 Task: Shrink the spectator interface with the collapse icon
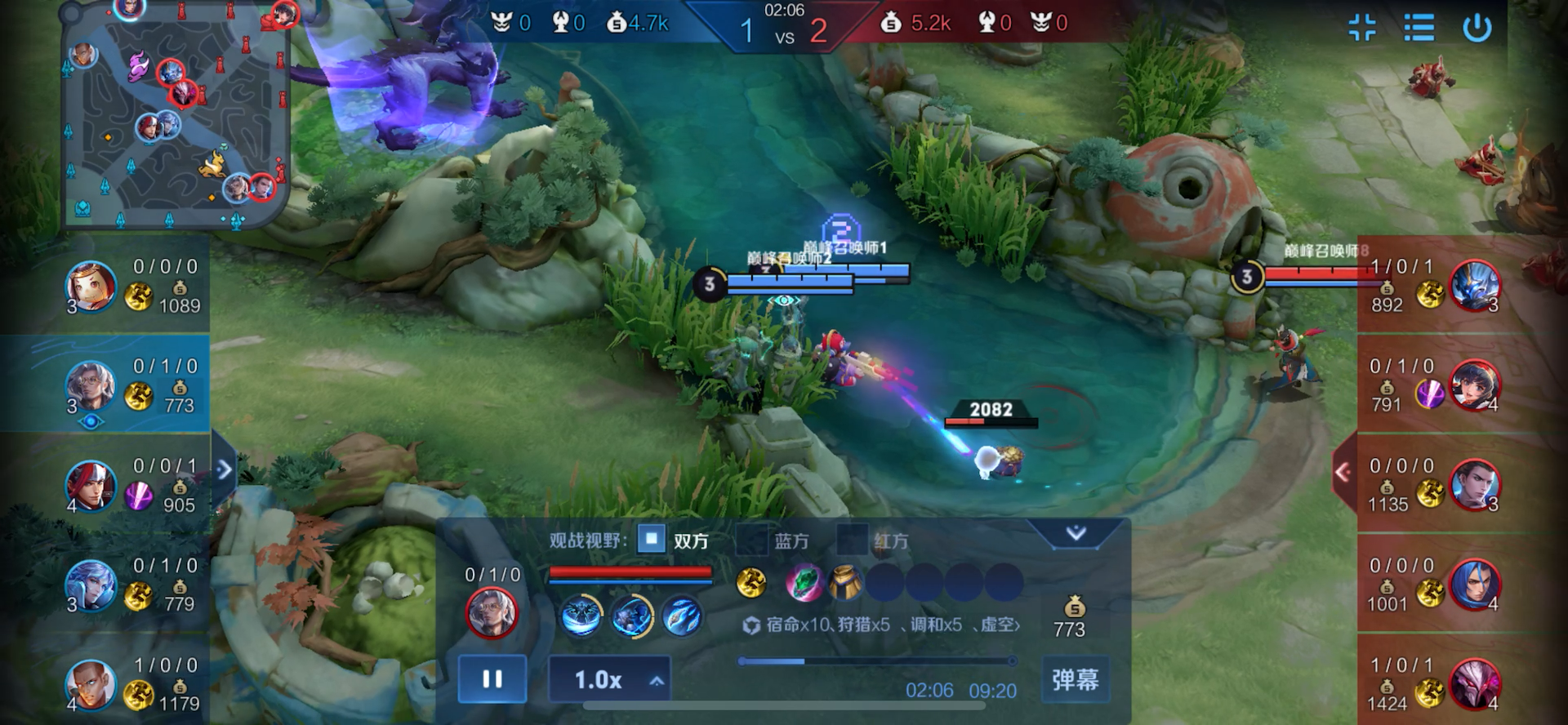[x=1361, y=28]
